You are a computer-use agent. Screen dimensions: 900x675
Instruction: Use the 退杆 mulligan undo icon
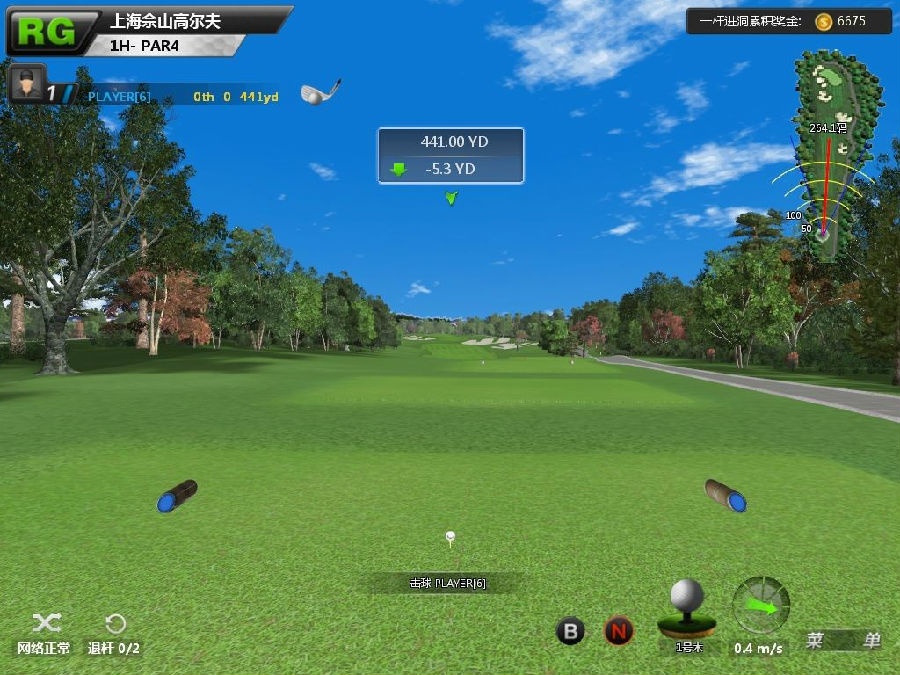[115, 625]
